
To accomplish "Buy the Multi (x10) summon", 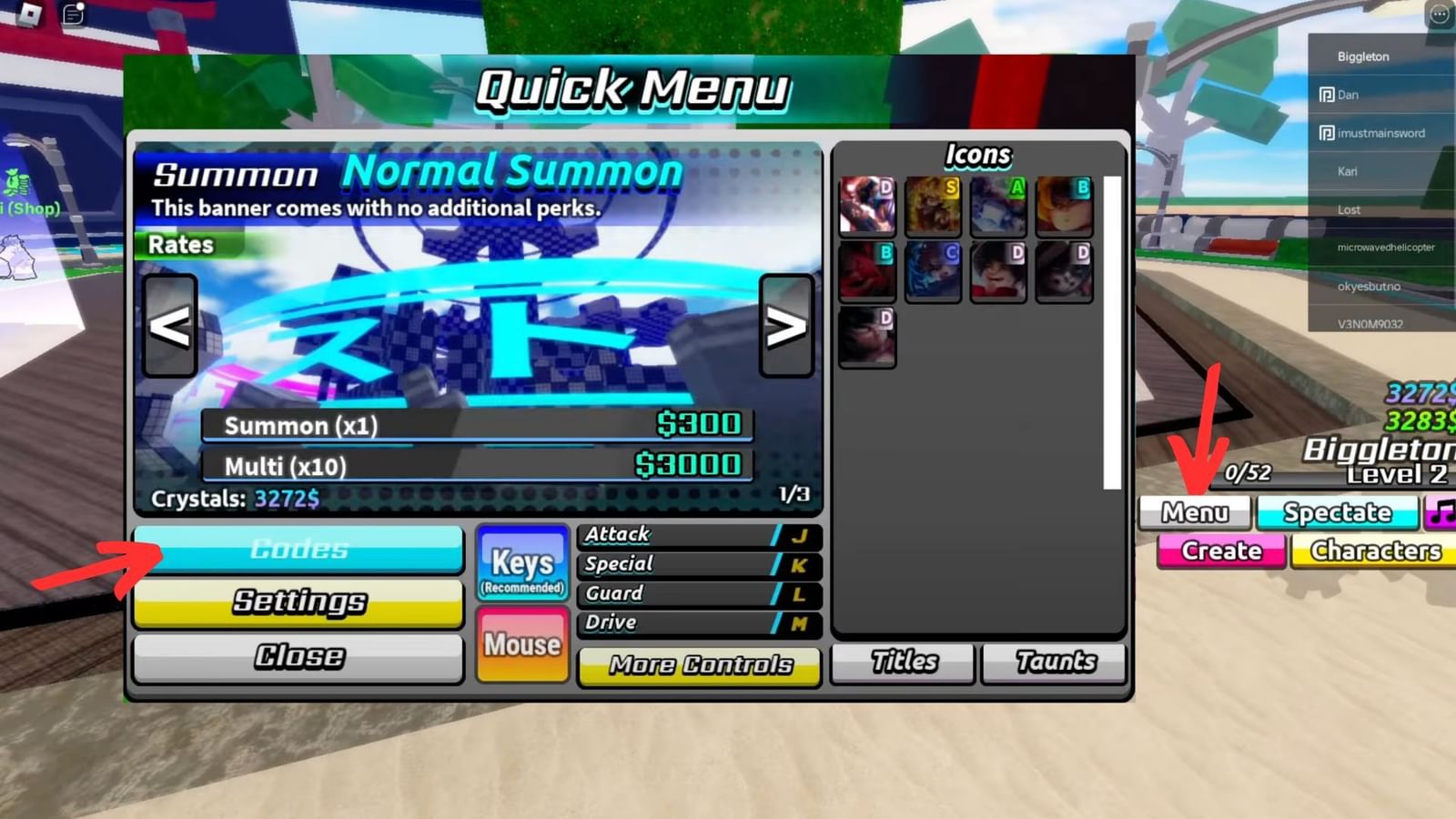I will pyautogui.click(x=478, y=465).
